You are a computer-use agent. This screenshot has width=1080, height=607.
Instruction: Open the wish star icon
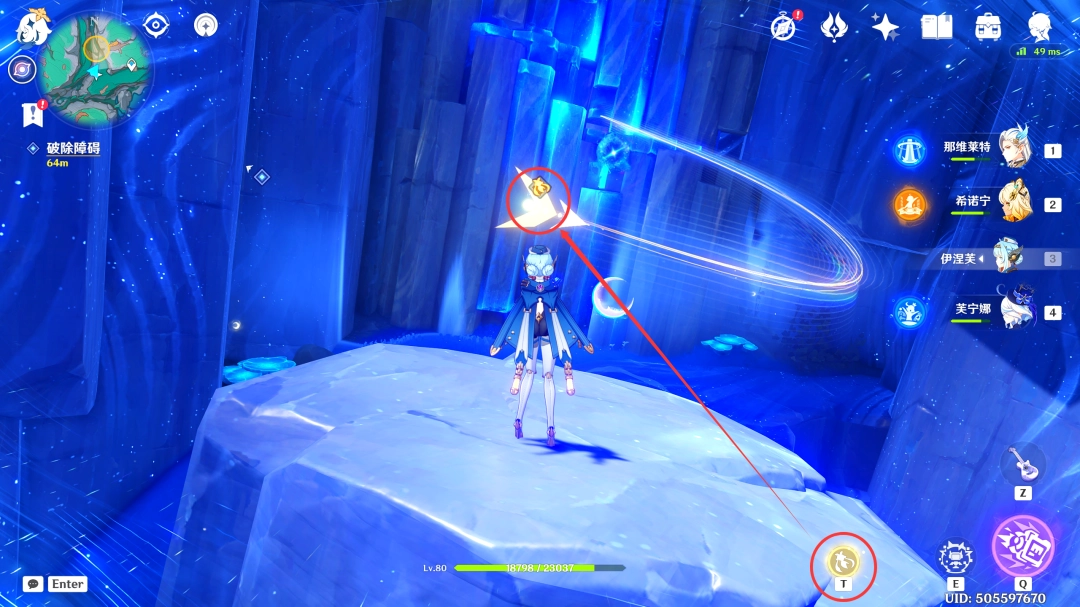click(885, 27)
